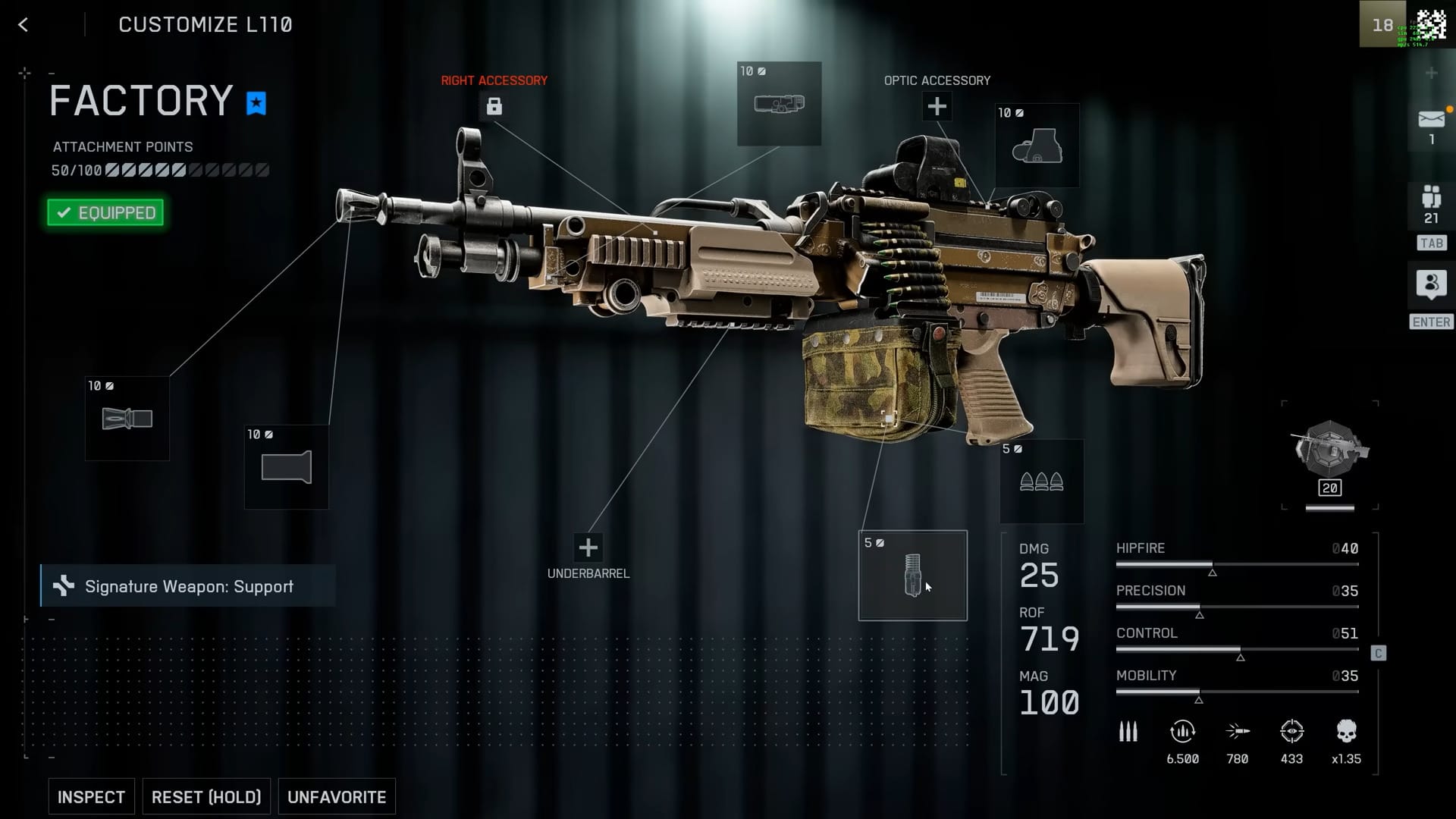Select the weapon package thumbnail
The width and height of the screenshot is (1456, 819).
point(1329,453)
